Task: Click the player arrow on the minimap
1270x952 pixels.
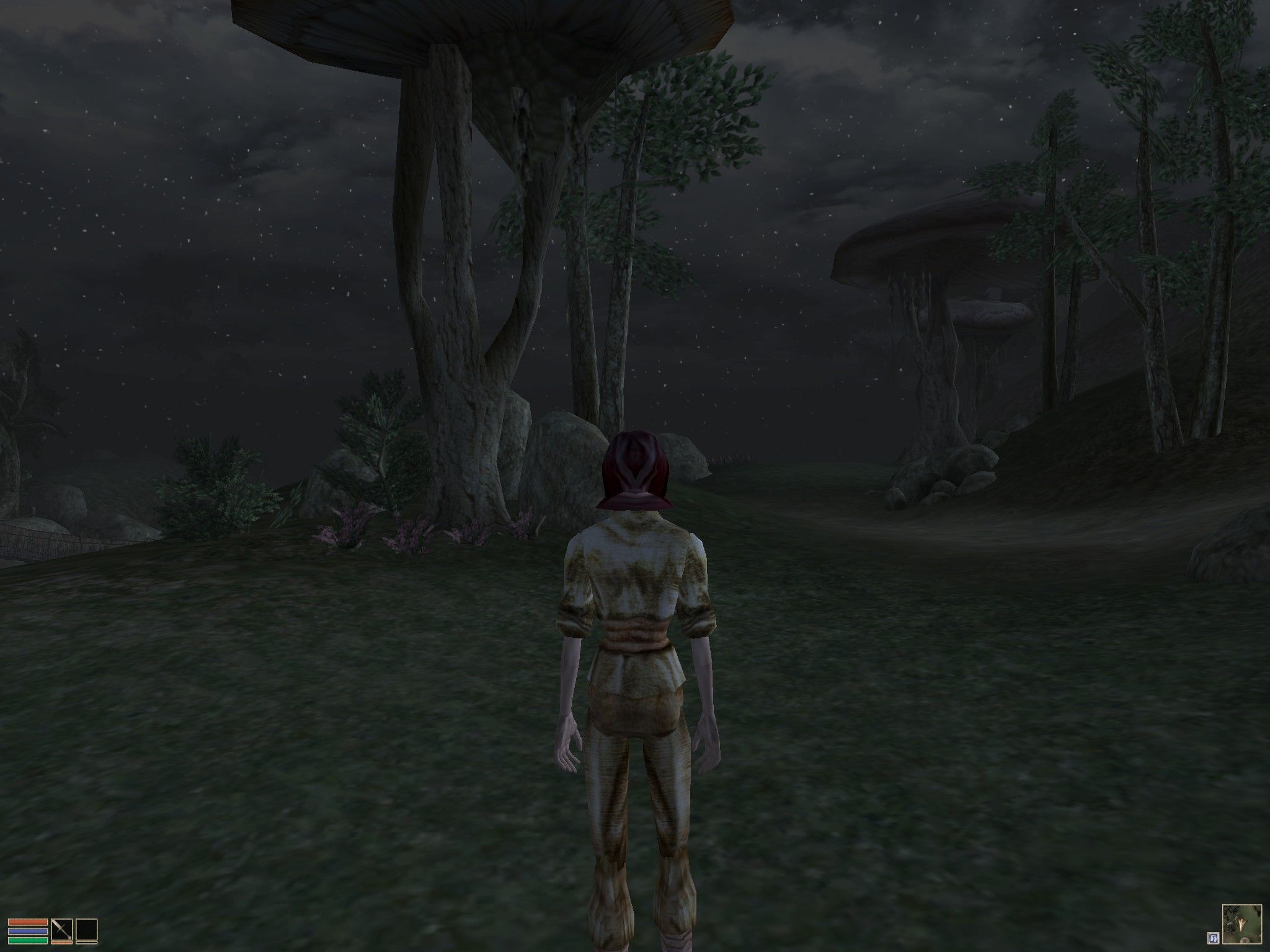Action: click(x=1241, y=925)
